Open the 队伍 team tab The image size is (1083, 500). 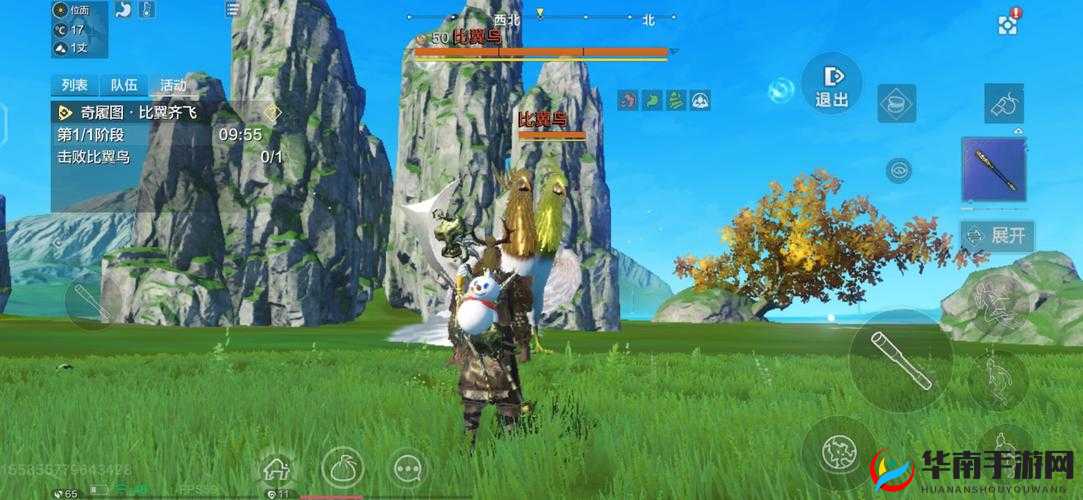(x=124, y=85)
